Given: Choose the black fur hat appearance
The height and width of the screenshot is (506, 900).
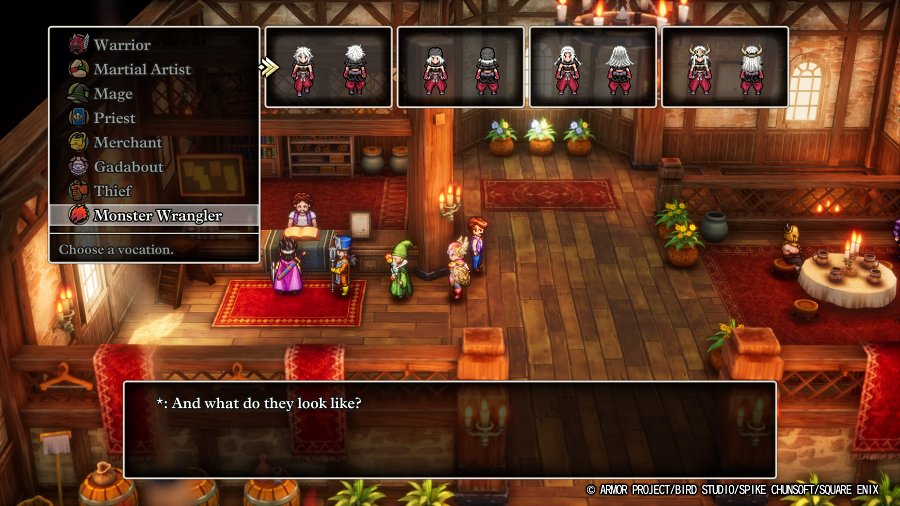Looking at the screenshot, I should click(x=460, y=66).
